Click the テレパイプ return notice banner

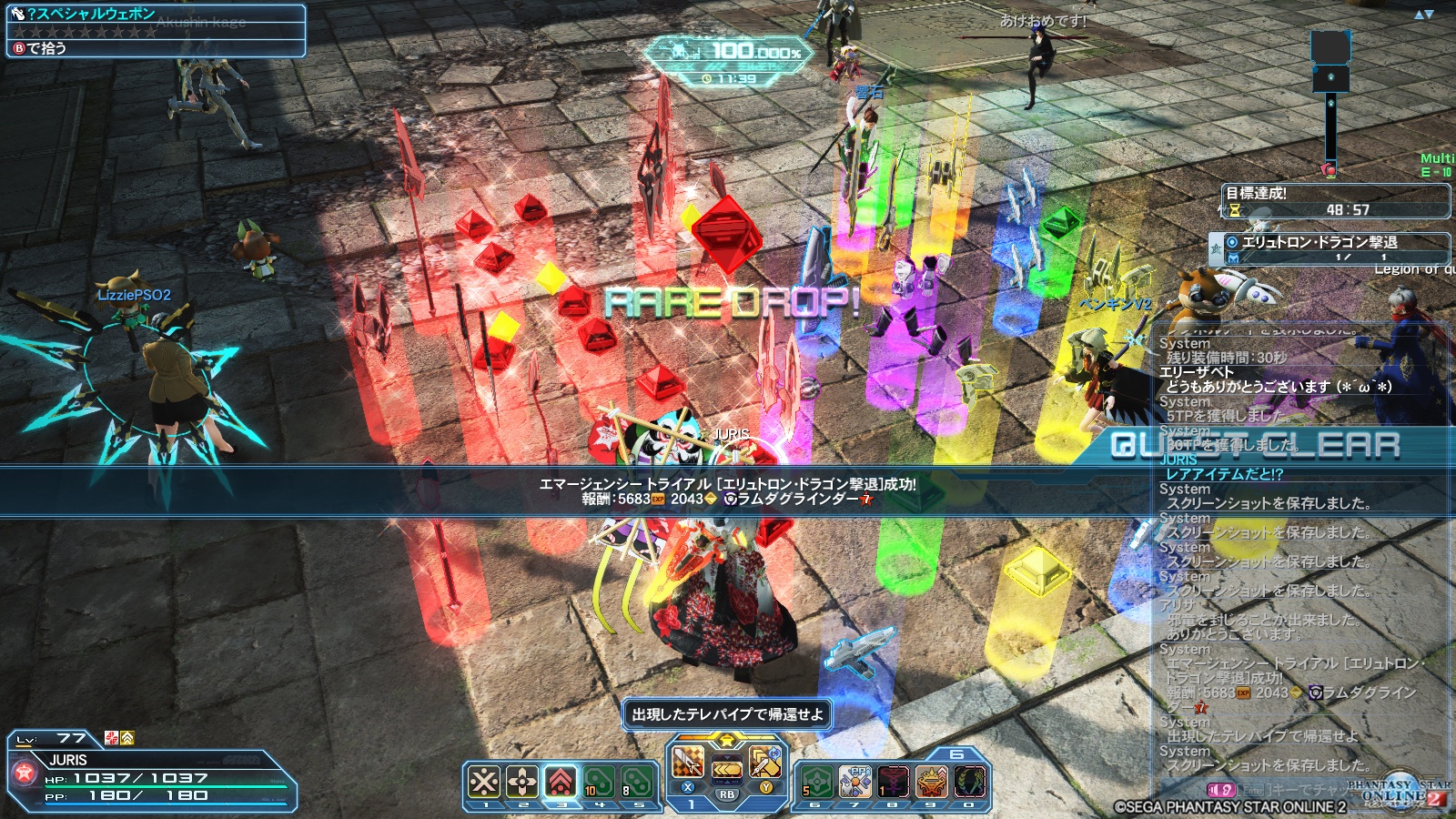pyautogui.click(x=727, y=714)
